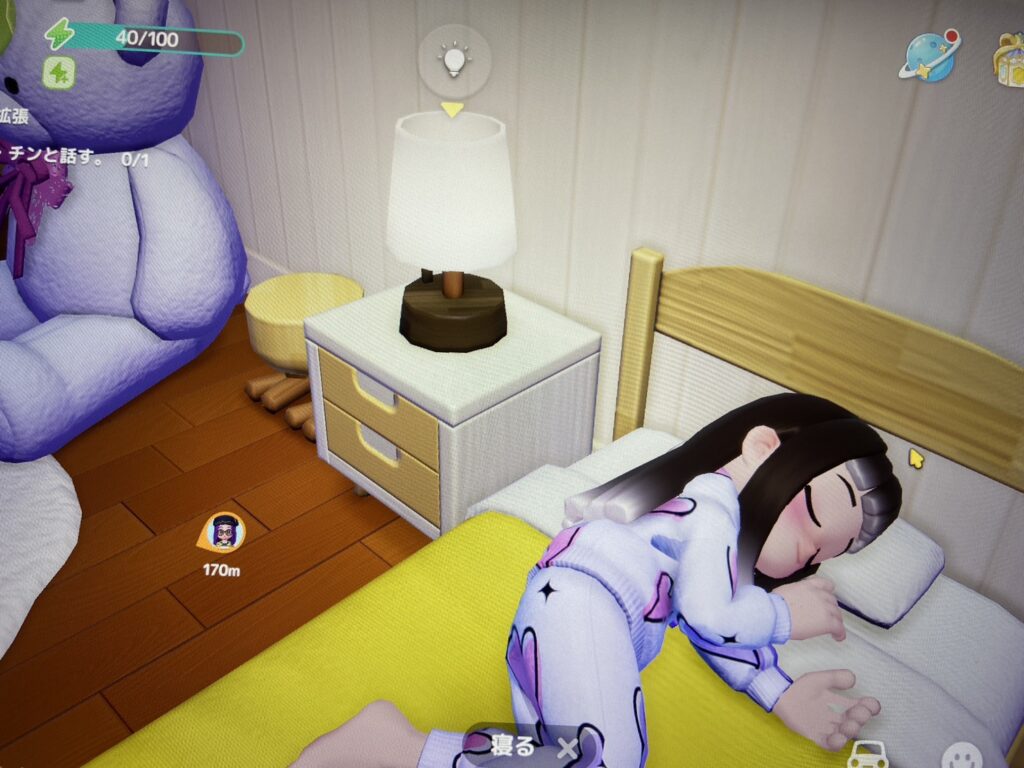Tap the green energy refill plus icon
Screen dimensions: 1024x768
[x=58, y=72]
